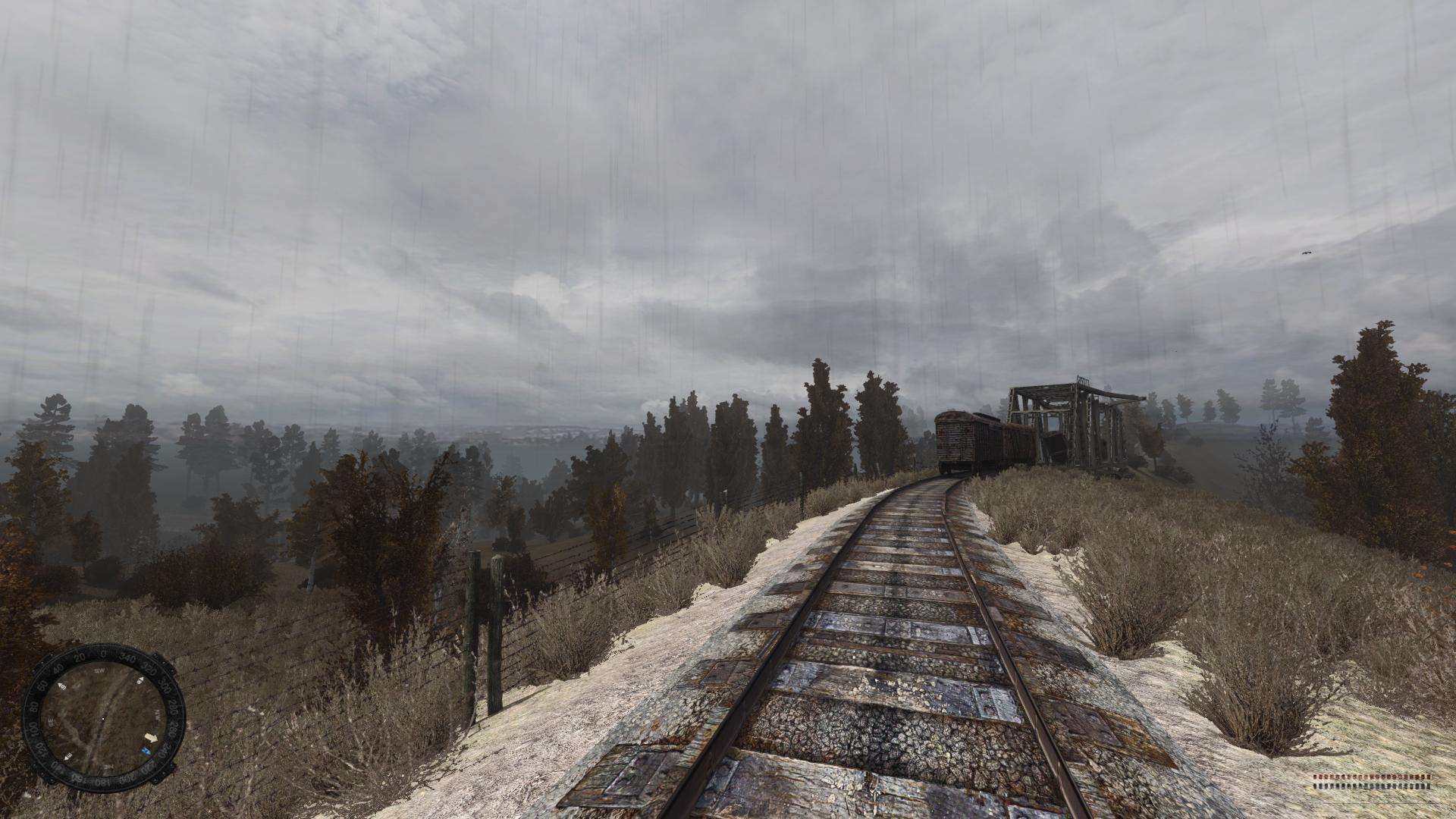Screen dimensions: 1456x819
Task: Select the white arrow at compass lower-left
Action: tap(67, 758)
